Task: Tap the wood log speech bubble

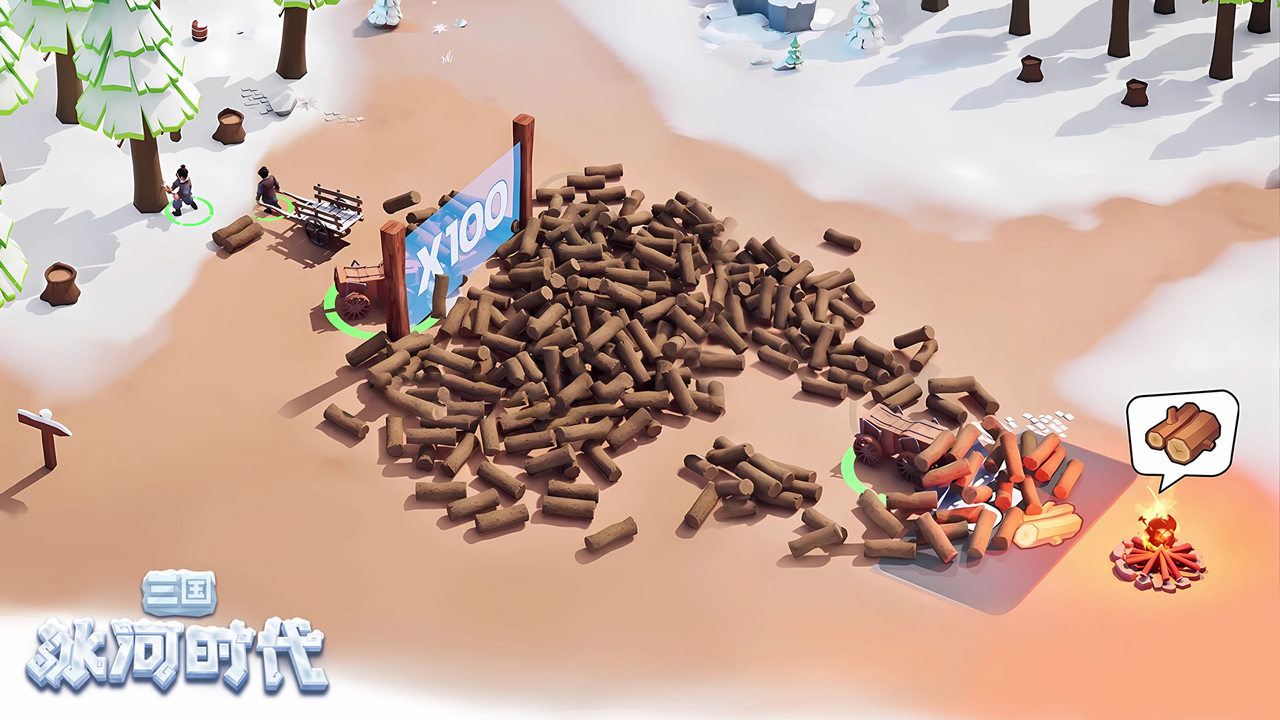Action: pyautogui.click(x=1182, y=432)
